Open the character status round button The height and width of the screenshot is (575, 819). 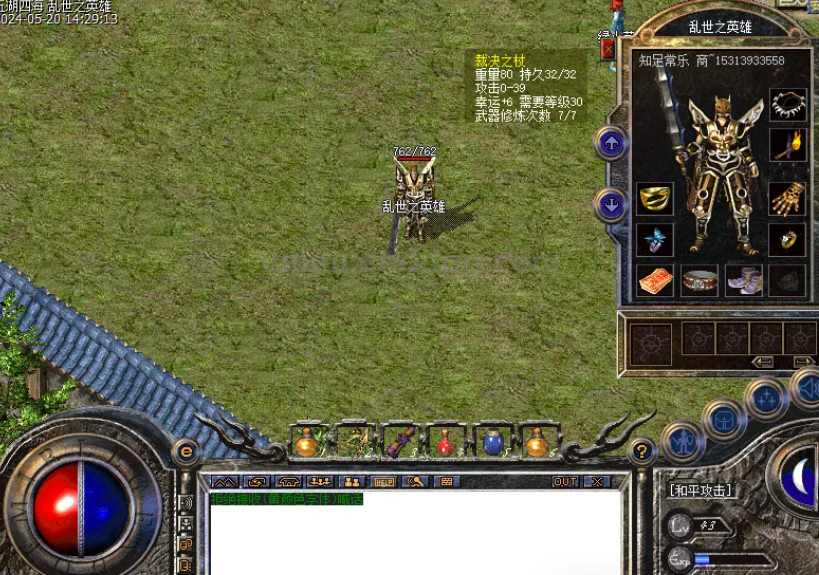tap(683, 441)
